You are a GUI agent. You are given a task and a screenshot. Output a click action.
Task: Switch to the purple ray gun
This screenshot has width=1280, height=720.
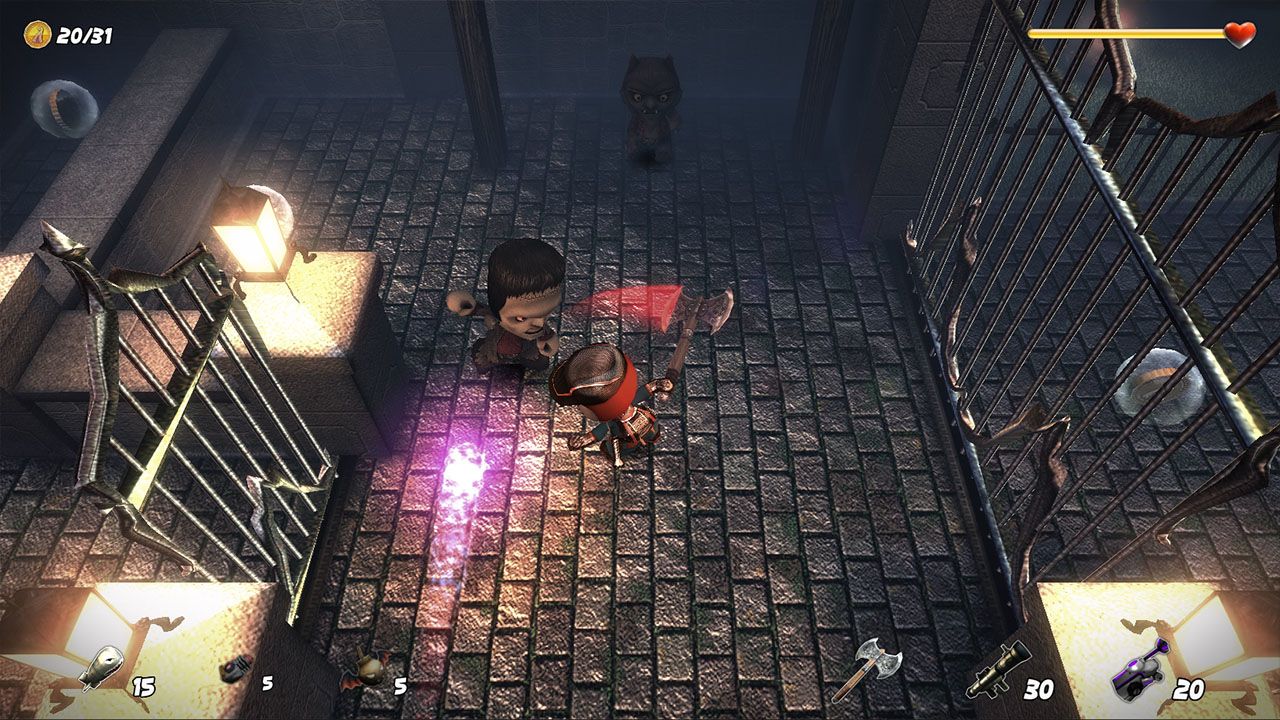pyautogui.click(x=1141, y=670)
